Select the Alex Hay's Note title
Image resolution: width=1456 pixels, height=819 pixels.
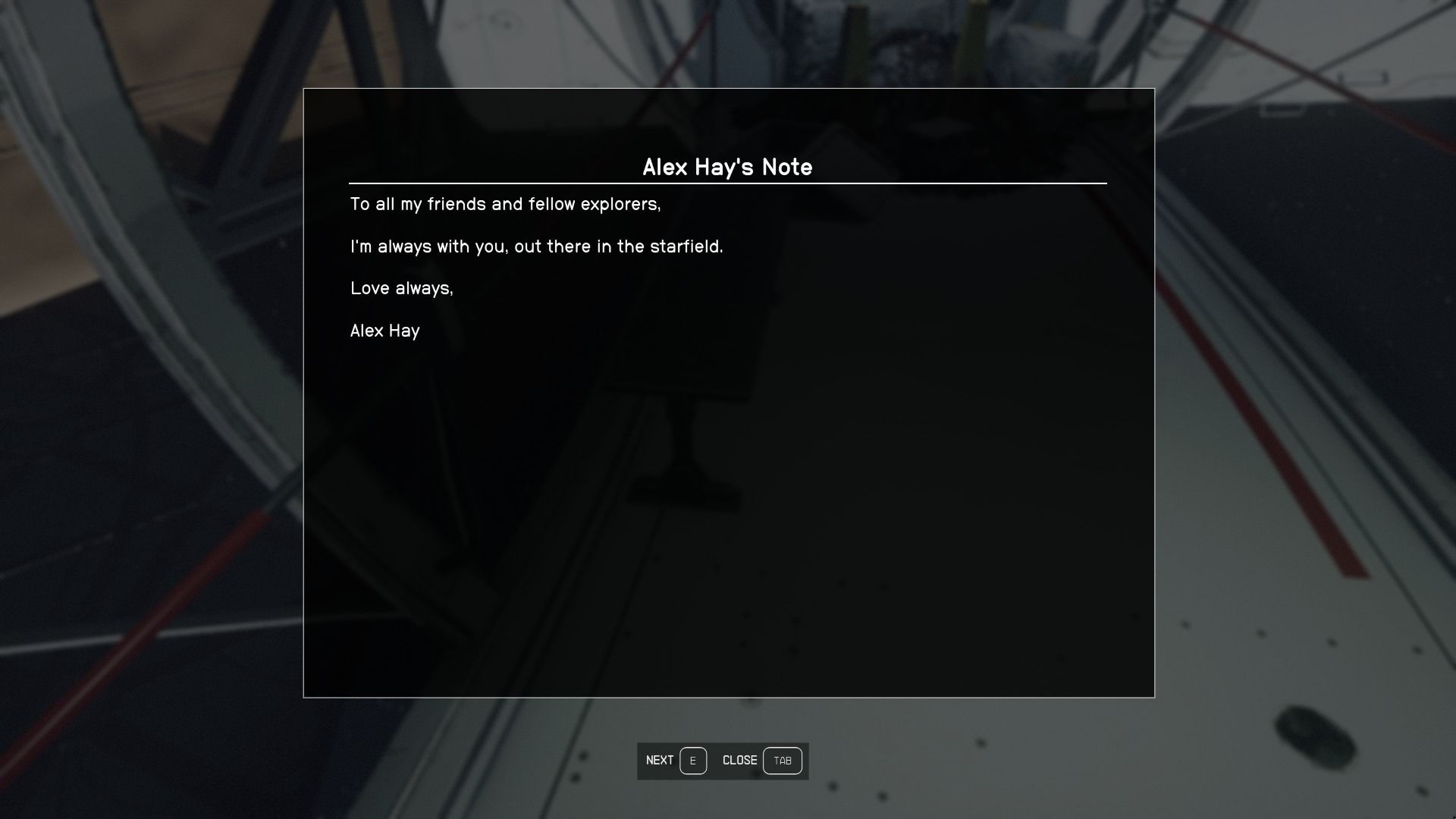(727, 168)
